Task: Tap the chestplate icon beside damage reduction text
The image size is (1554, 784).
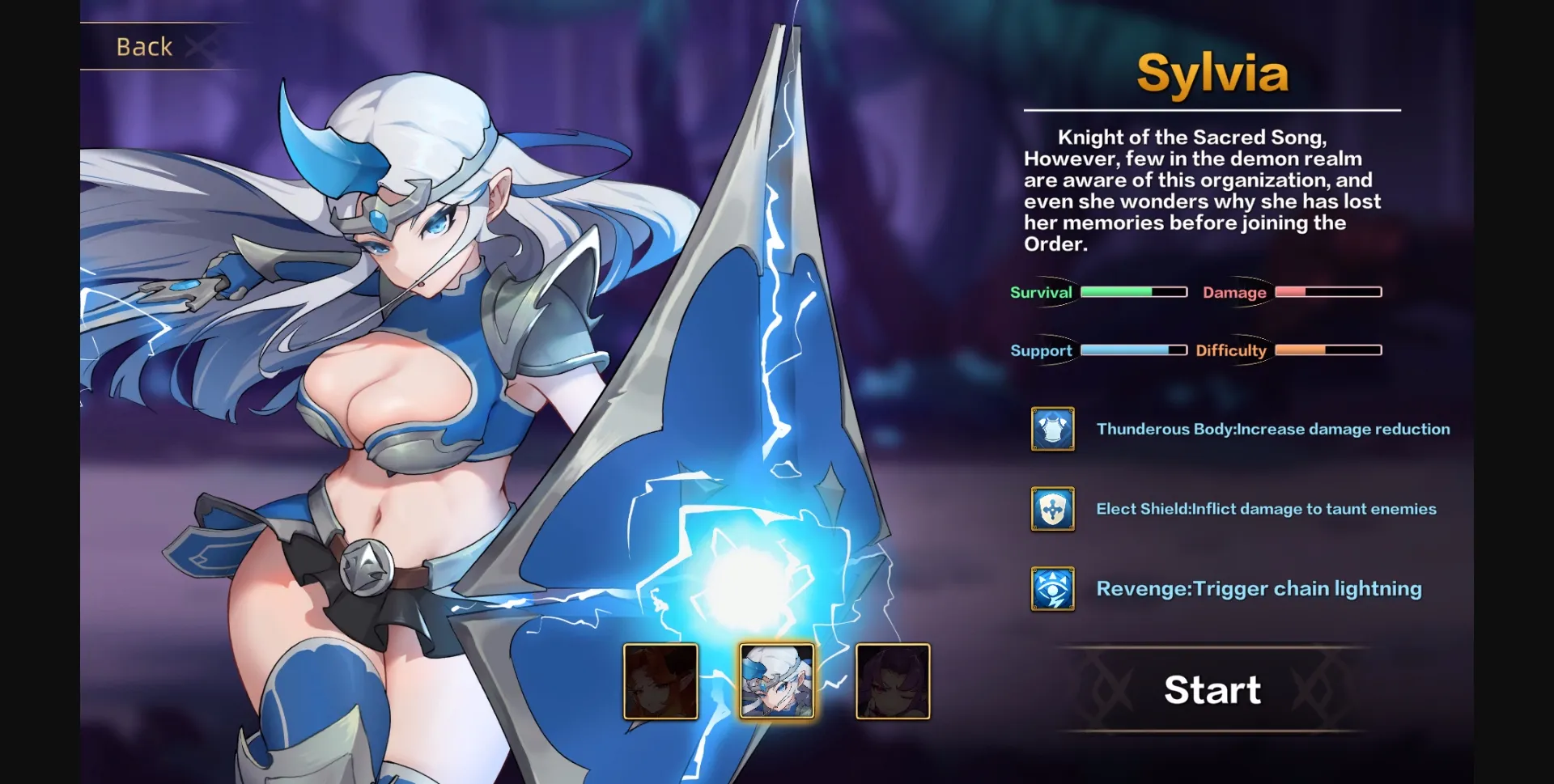Action: pyautogui.click(x=1052, y=429)
